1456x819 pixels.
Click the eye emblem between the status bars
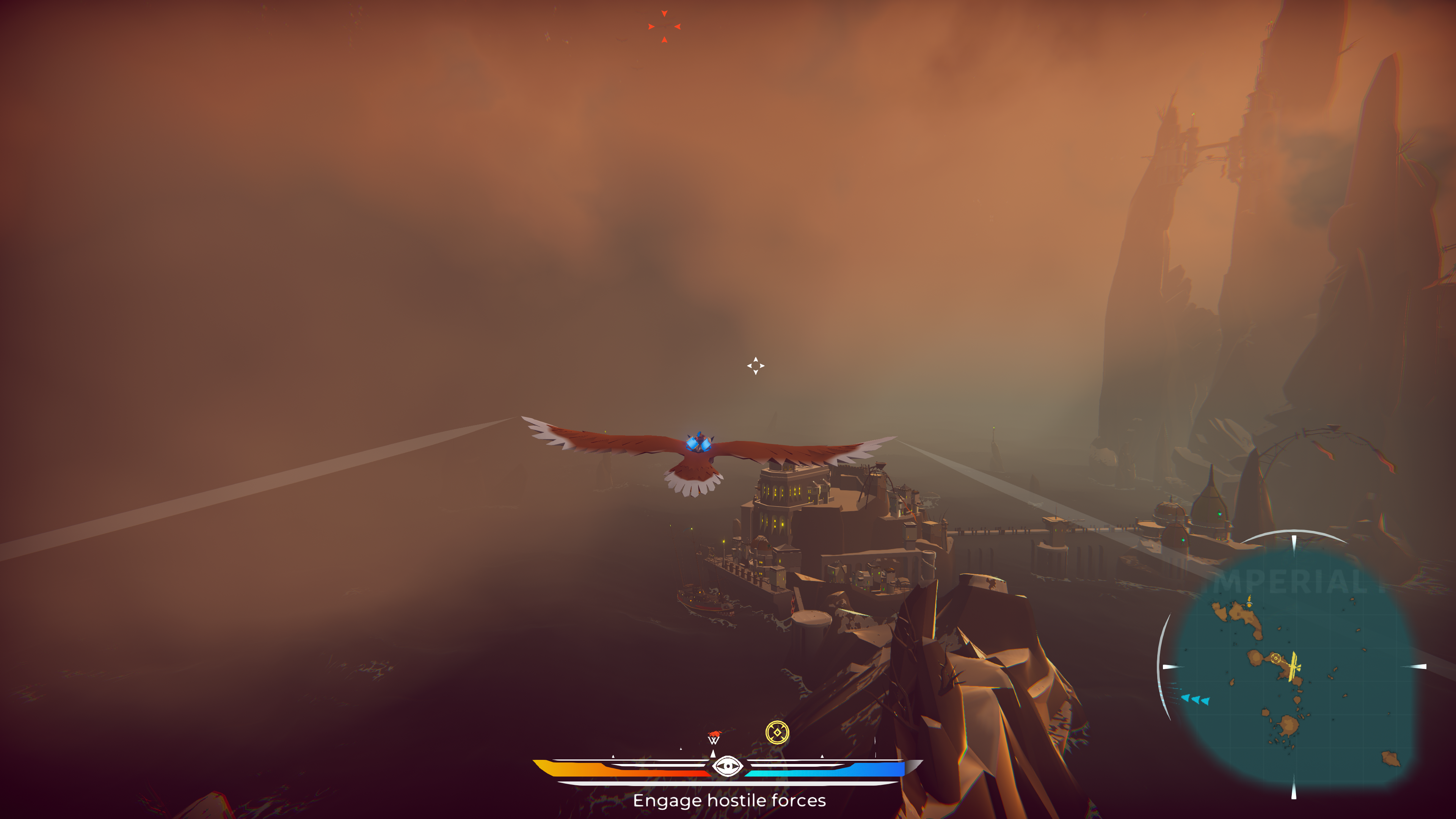click(x=727, y=766)
